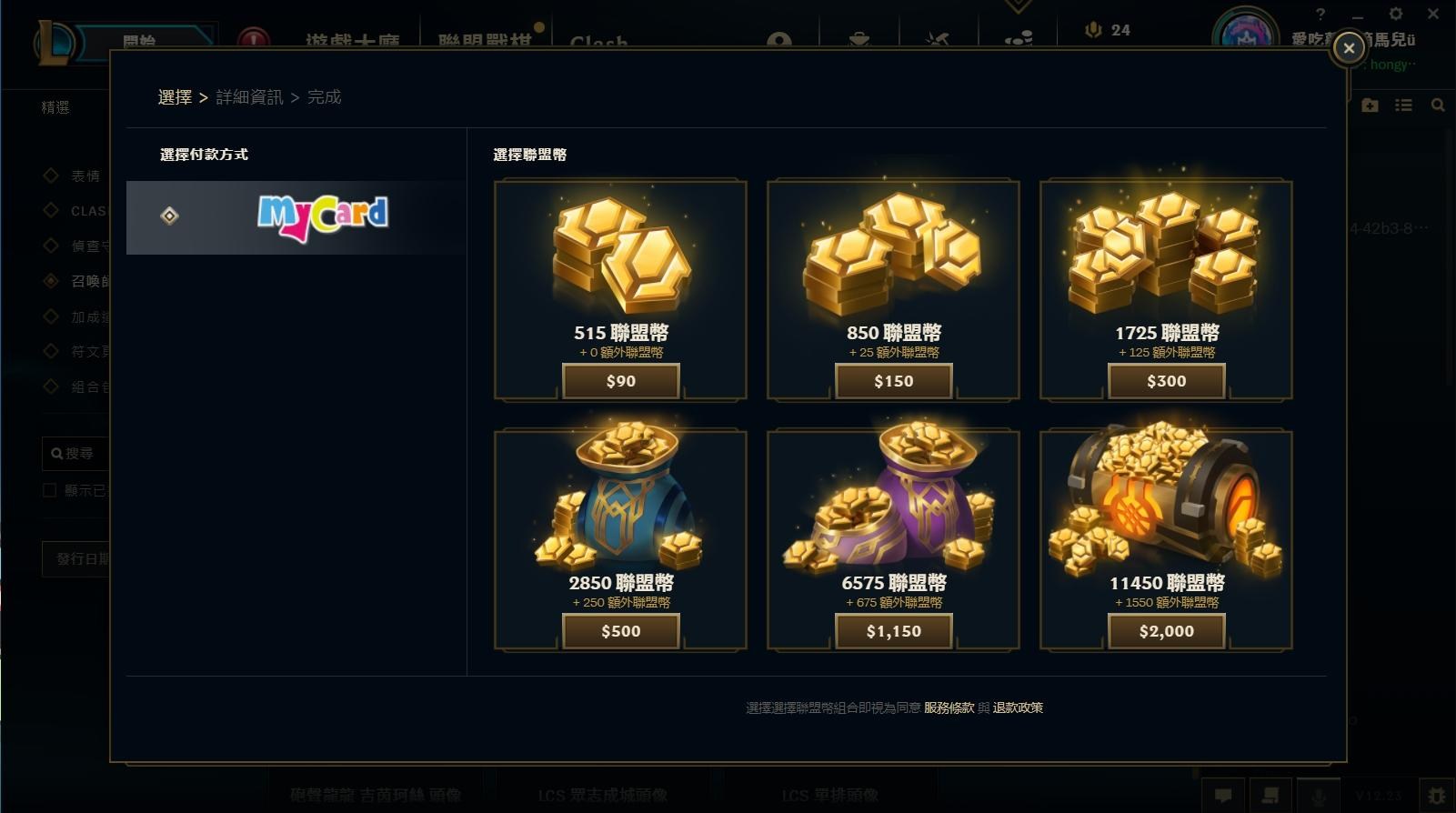The image size is (1456, 813).
Task: Open the add-friend folder icon near friends list
Action: pyautogui.click(x=1370, y=105)
